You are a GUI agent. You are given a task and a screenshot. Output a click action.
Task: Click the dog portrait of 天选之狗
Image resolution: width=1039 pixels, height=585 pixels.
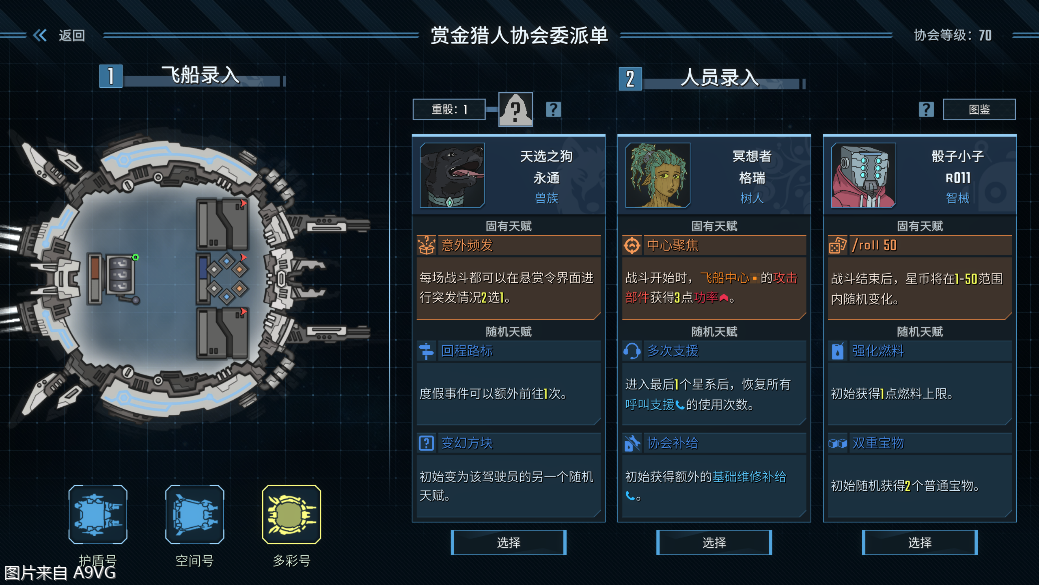(452, 175)
